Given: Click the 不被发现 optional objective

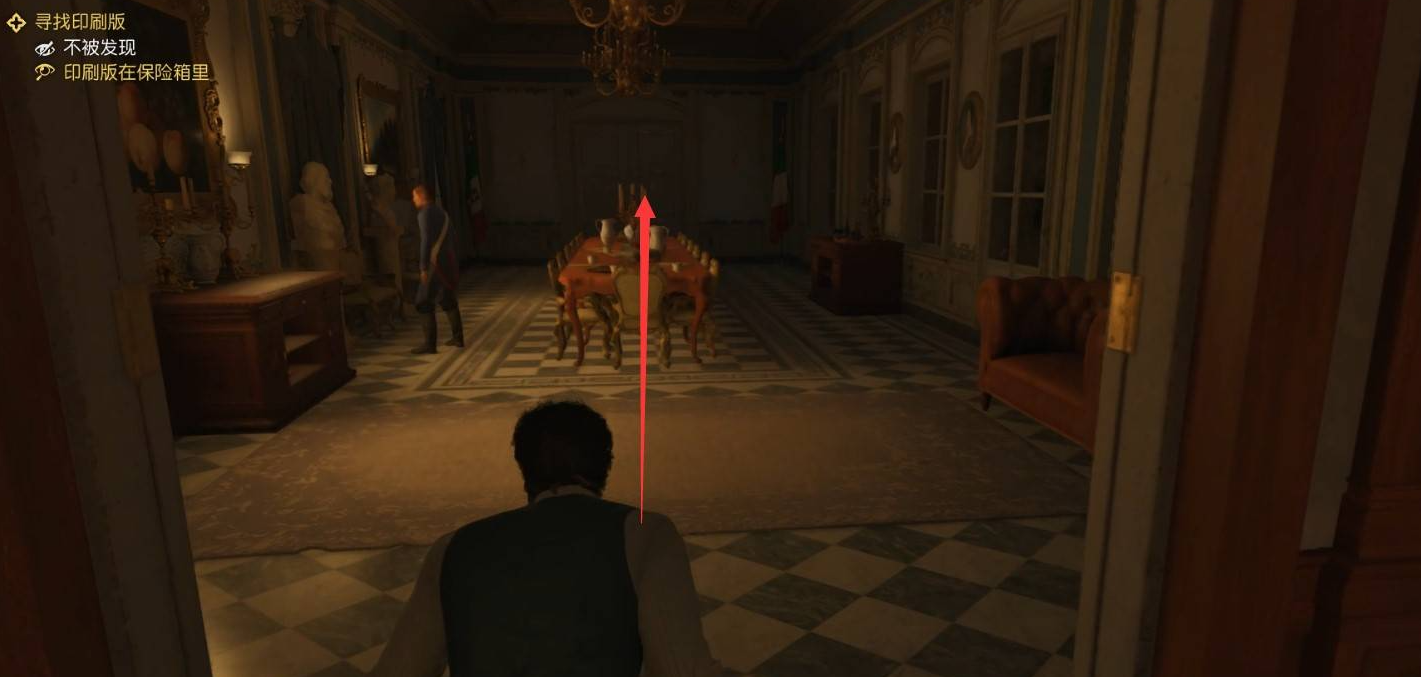Looking at the screenshot, I should tap(99, 47).
